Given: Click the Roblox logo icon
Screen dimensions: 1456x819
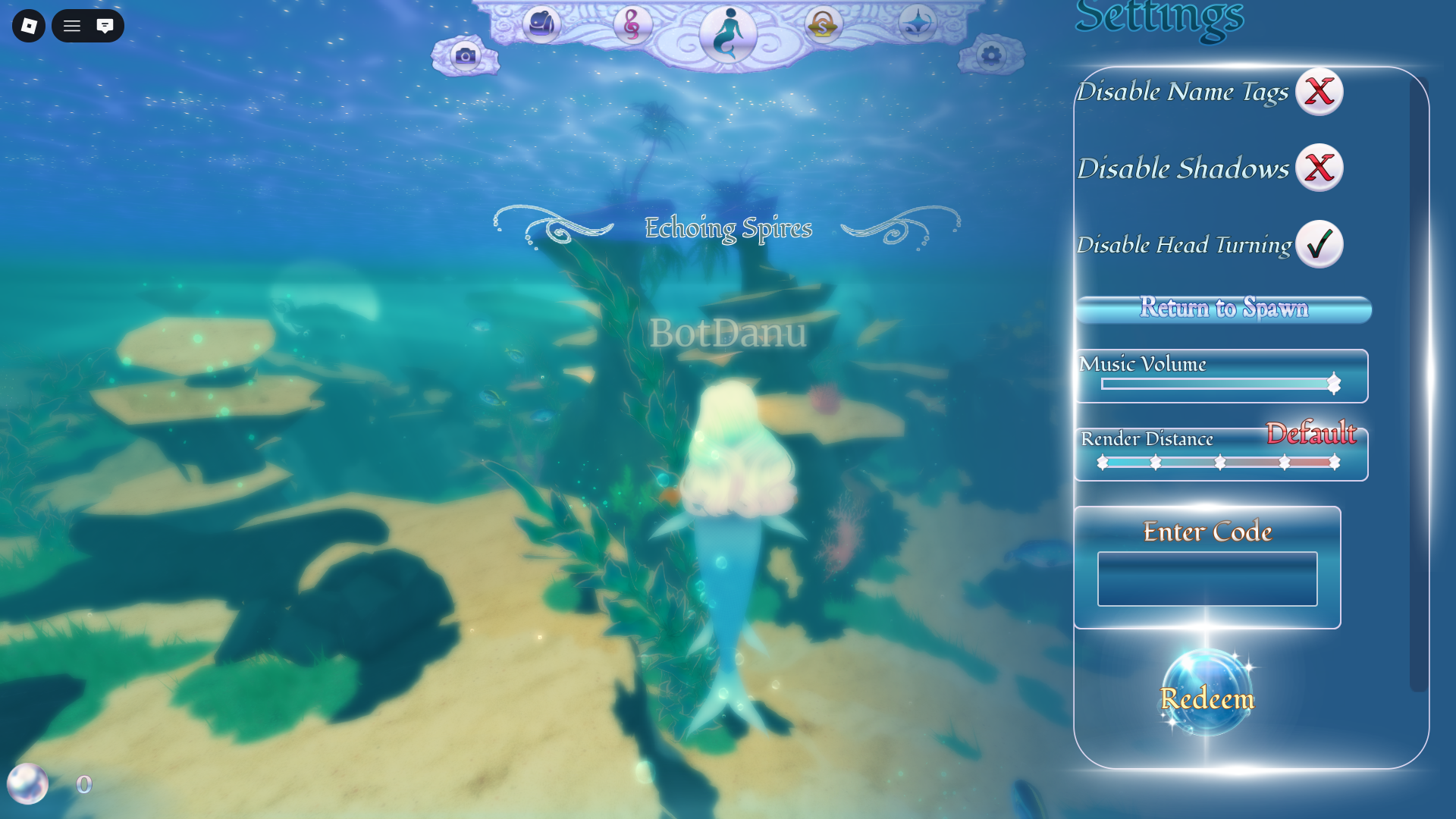Looking at the screenshot, I should (x=28, y=26).
